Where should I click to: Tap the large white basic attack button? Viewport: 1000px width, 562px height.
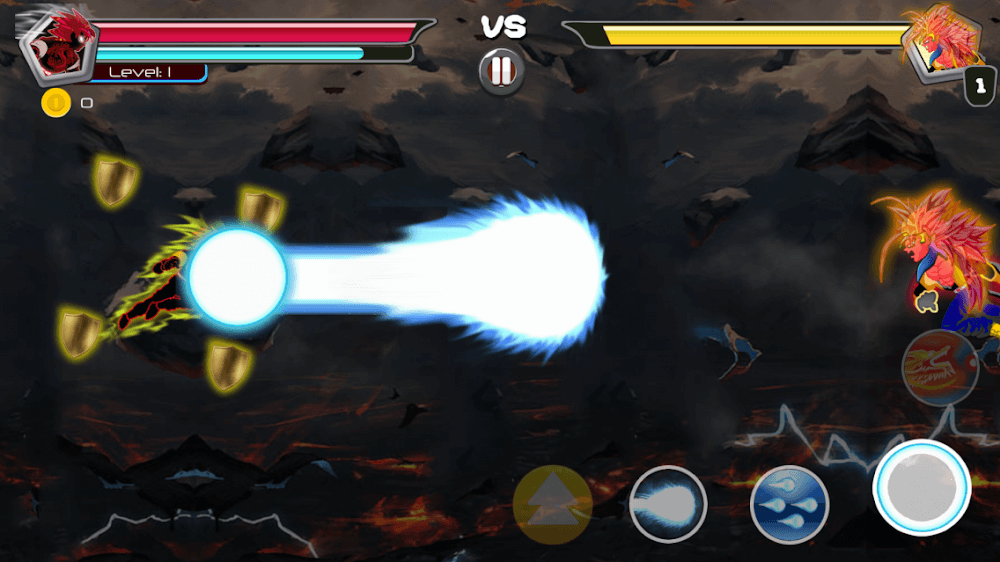click(921, 487)
